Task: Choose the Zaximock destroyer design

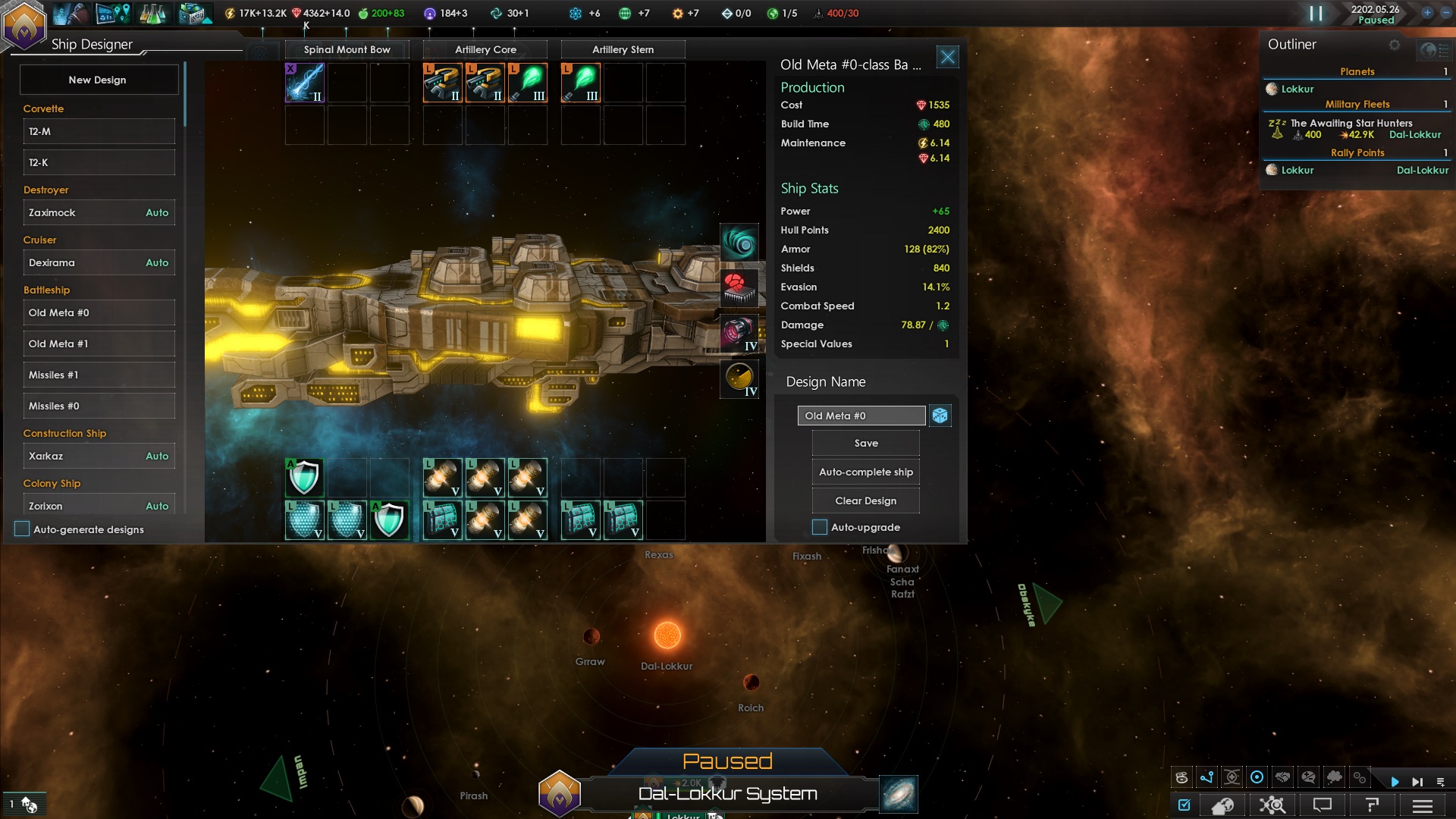Action: pyautogui.click(x=99, y=212)
